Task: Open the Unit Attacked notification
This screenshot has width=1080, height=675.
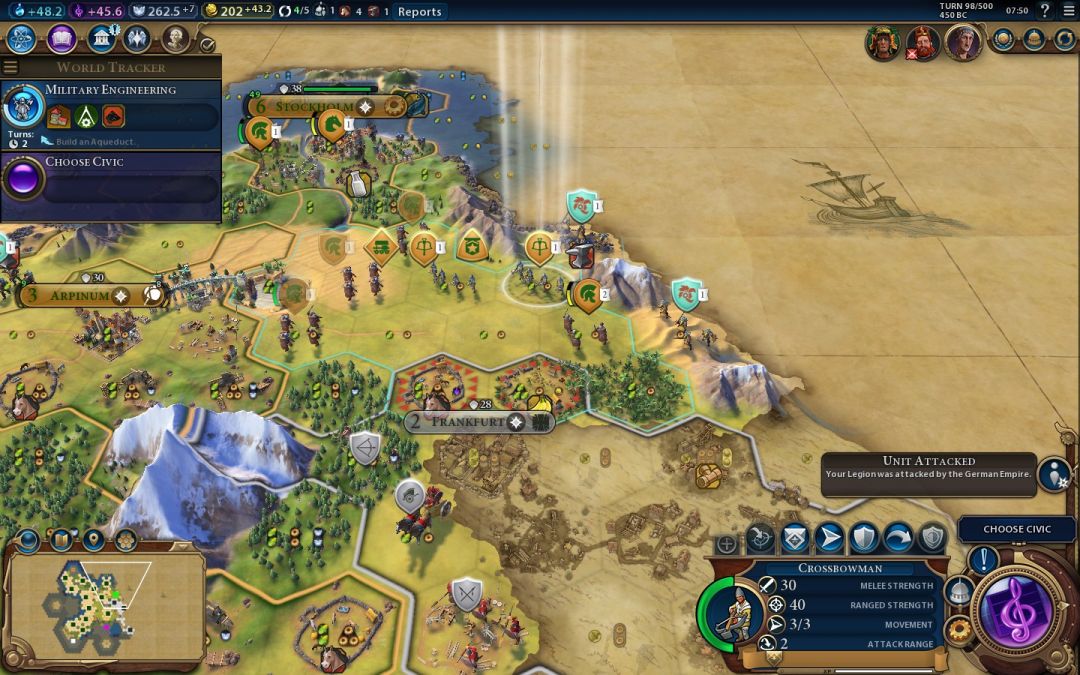Action: [1053, 474]
